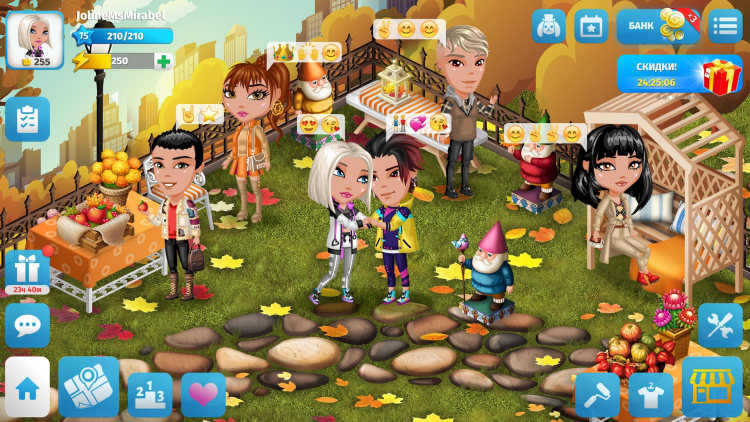
Task: Show the leaderboard podium rankings
Action: 150,394
